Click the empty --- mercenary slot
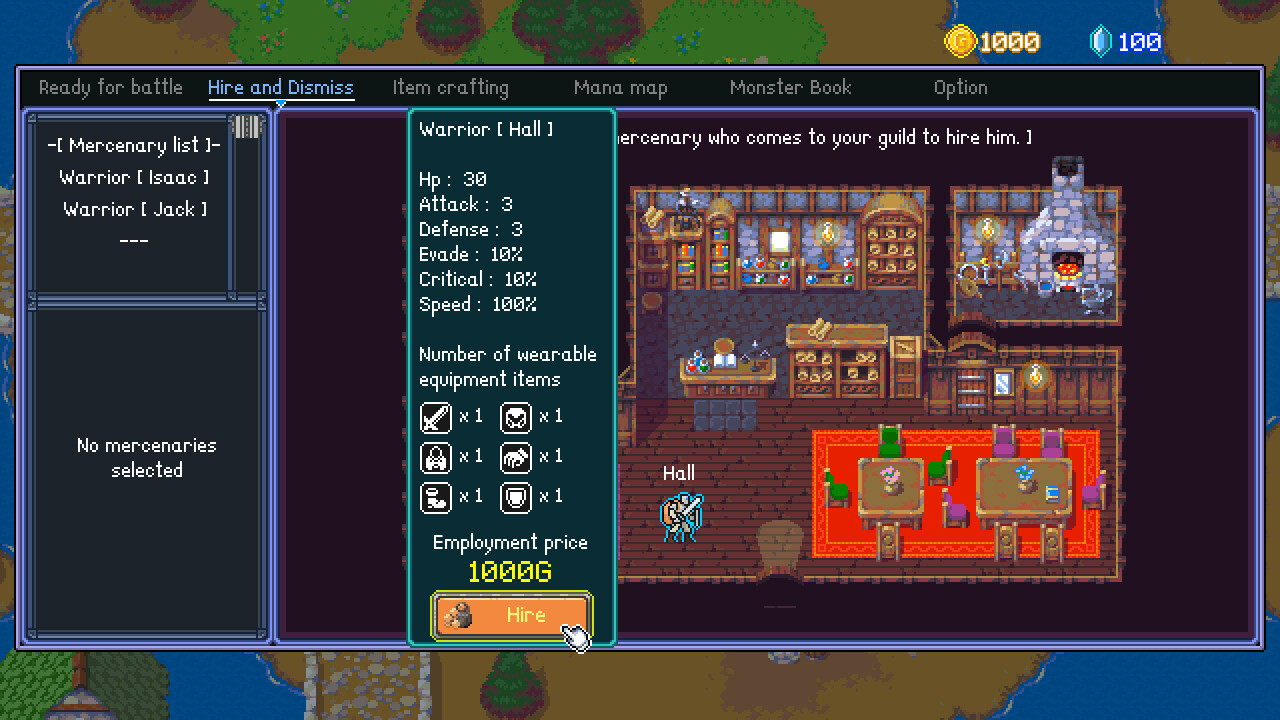The height and width of the screenshot is (720, 1280). point(135,240)
